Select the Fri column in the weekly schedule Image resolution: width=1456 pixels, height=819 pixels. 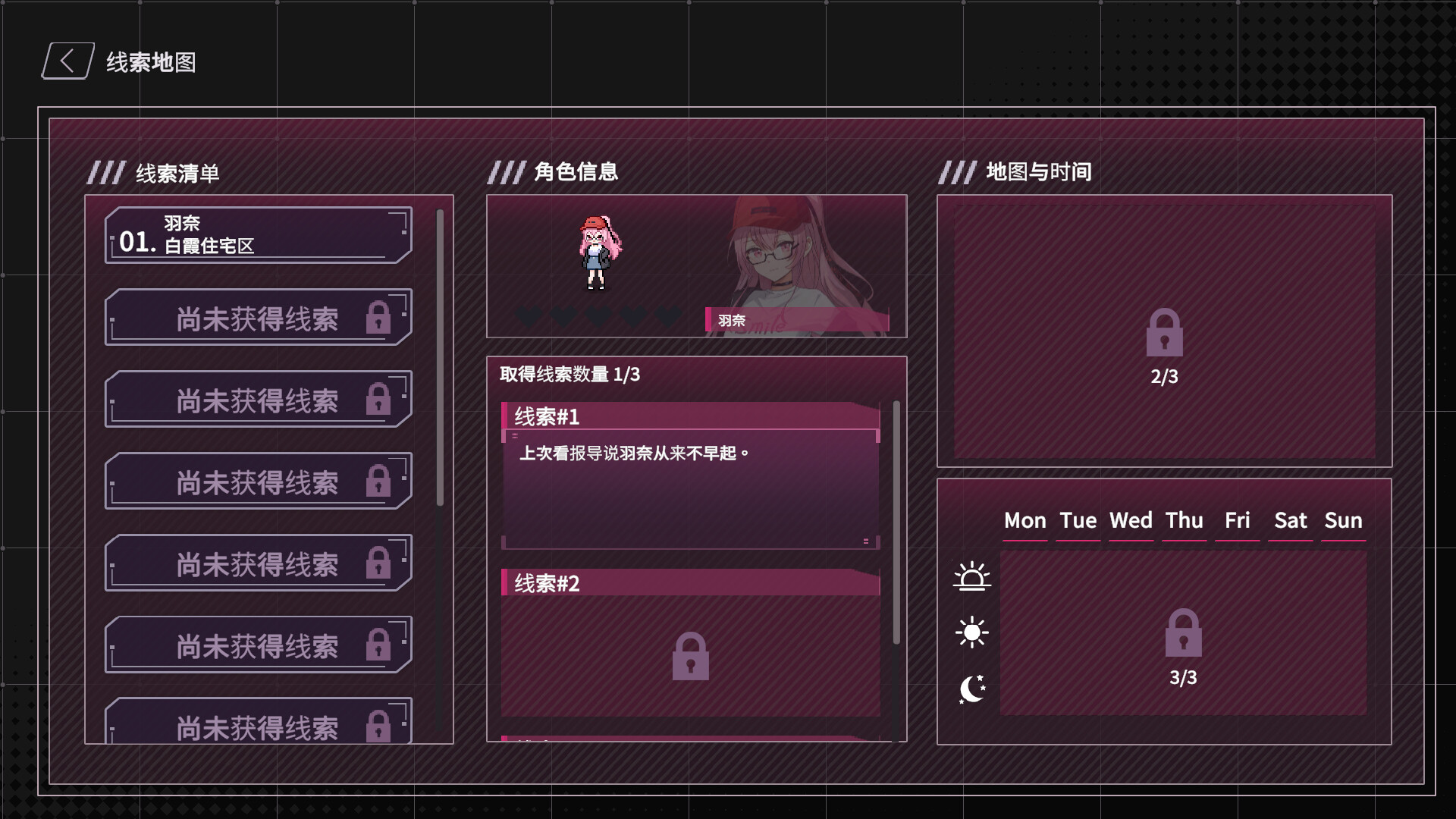(1238, 521)
